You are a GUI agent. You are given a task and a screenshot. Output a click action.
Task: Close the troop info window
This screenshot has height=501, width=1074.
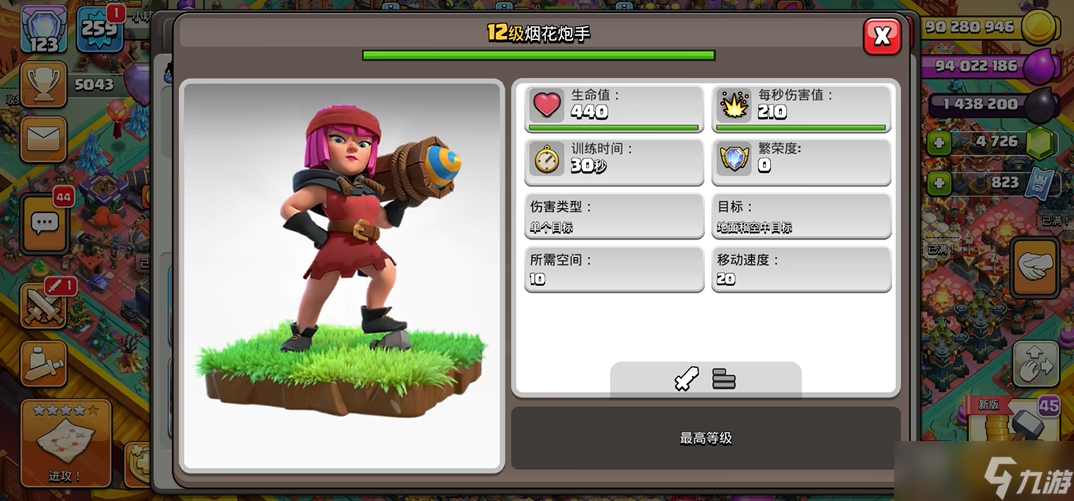coord(882,36)
